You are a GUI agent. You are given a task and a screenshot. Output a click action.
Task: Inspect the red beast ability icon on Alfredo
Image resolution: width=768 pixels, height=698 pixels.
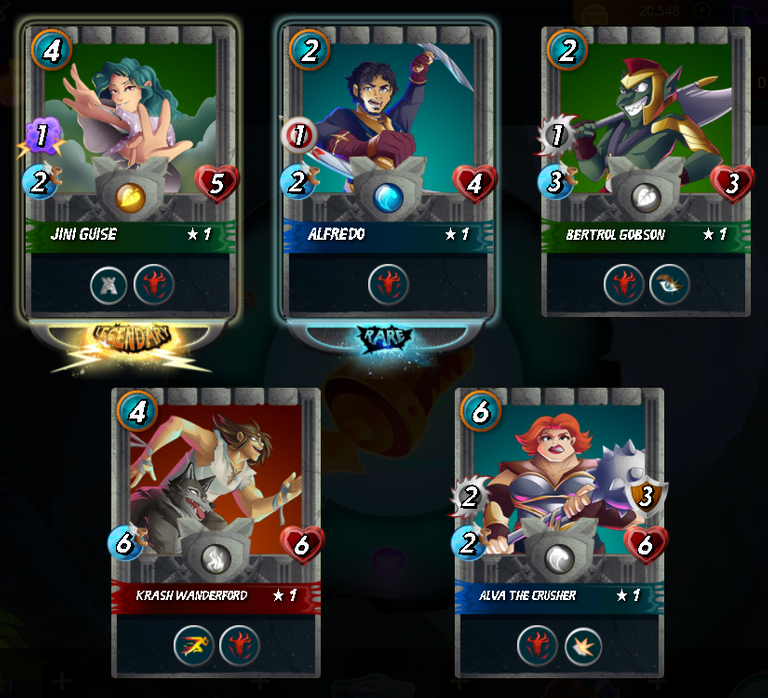(x=388, y=285)
